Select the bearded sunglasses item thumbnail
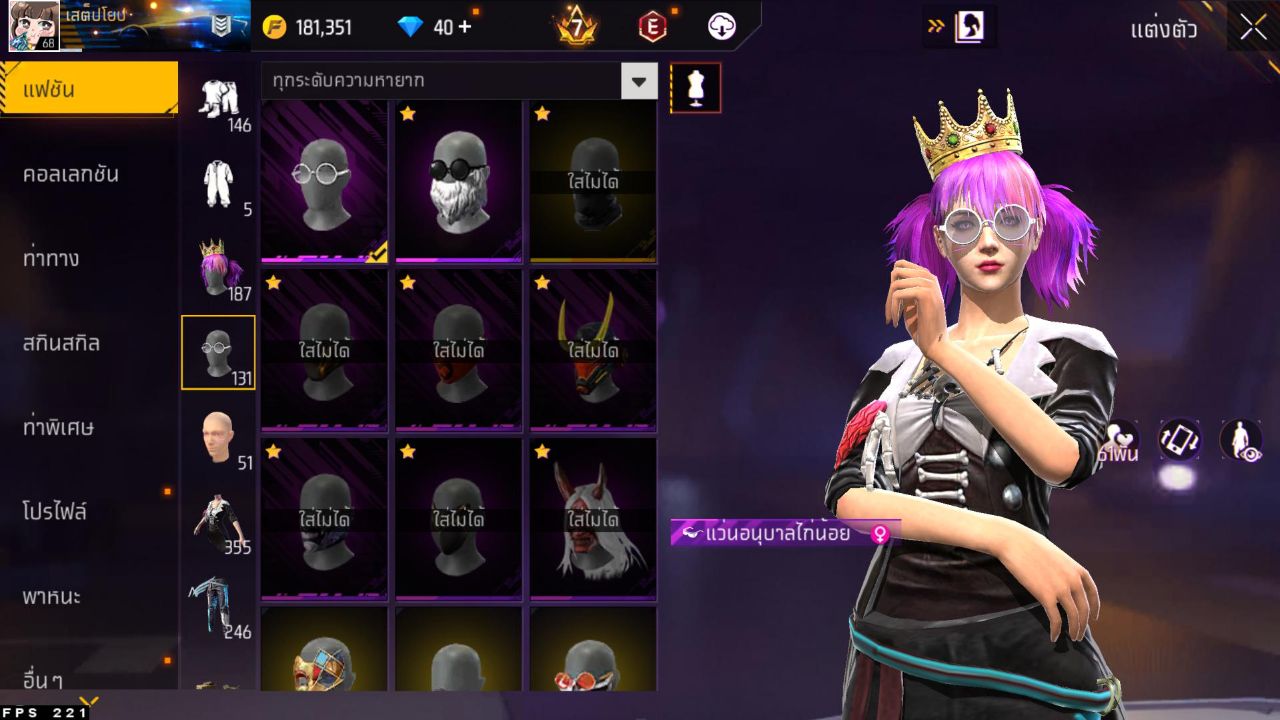This screenshot has height=720, width=1280. pyautogui.click(x=458, y=182)
